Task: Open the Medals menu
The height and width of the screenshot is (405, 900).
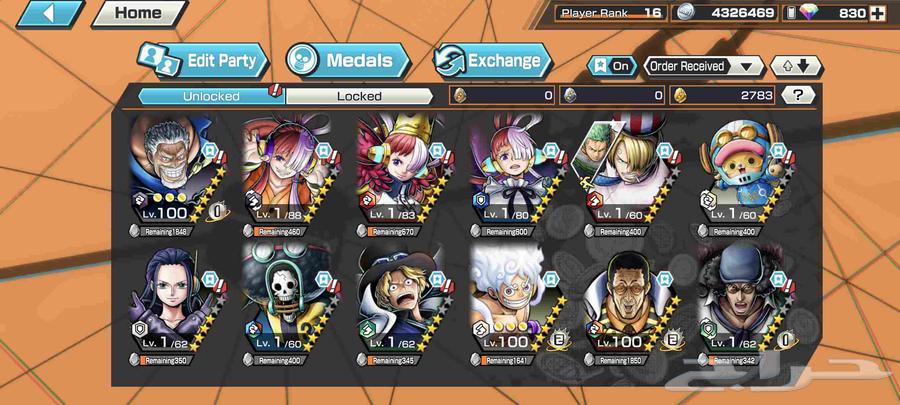Action: [347, 60]
